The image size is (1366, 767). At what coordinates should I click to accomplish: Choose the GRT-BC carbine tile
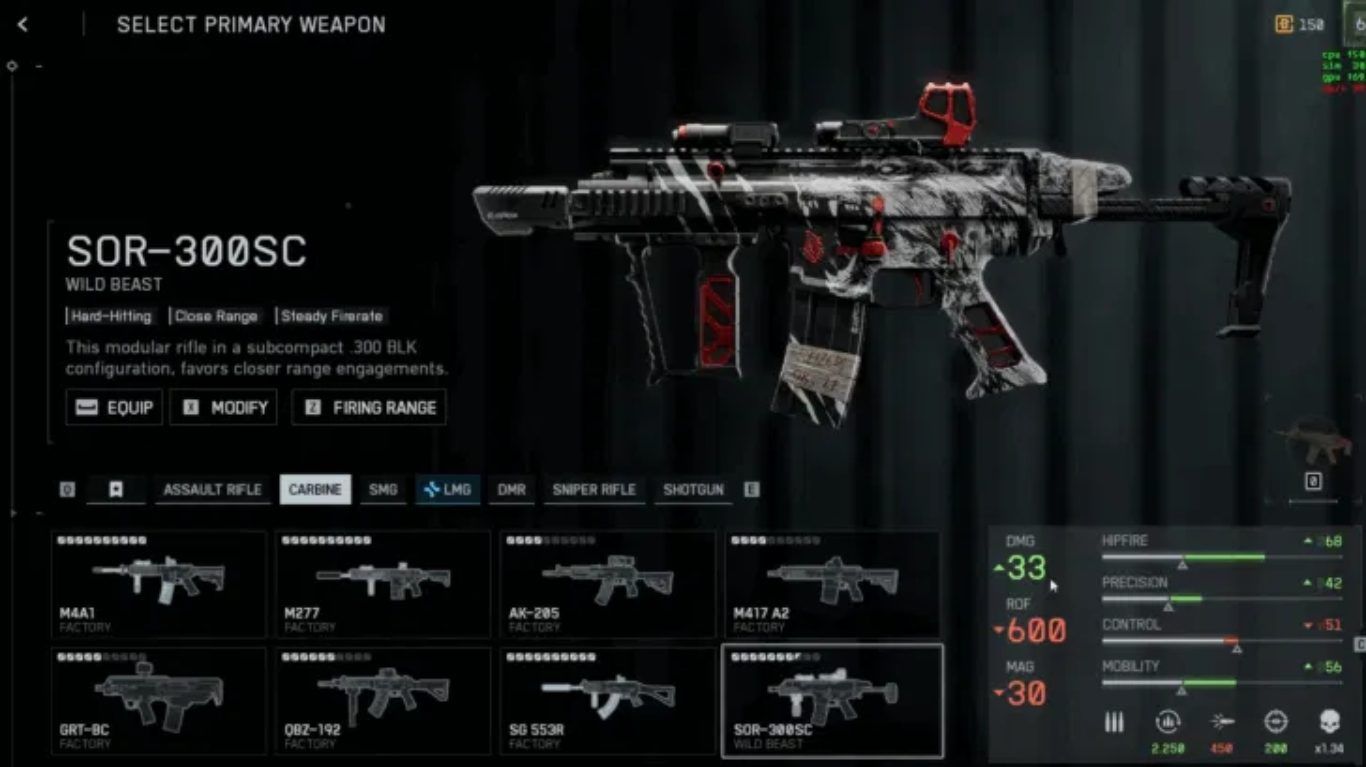click(159, 701)
